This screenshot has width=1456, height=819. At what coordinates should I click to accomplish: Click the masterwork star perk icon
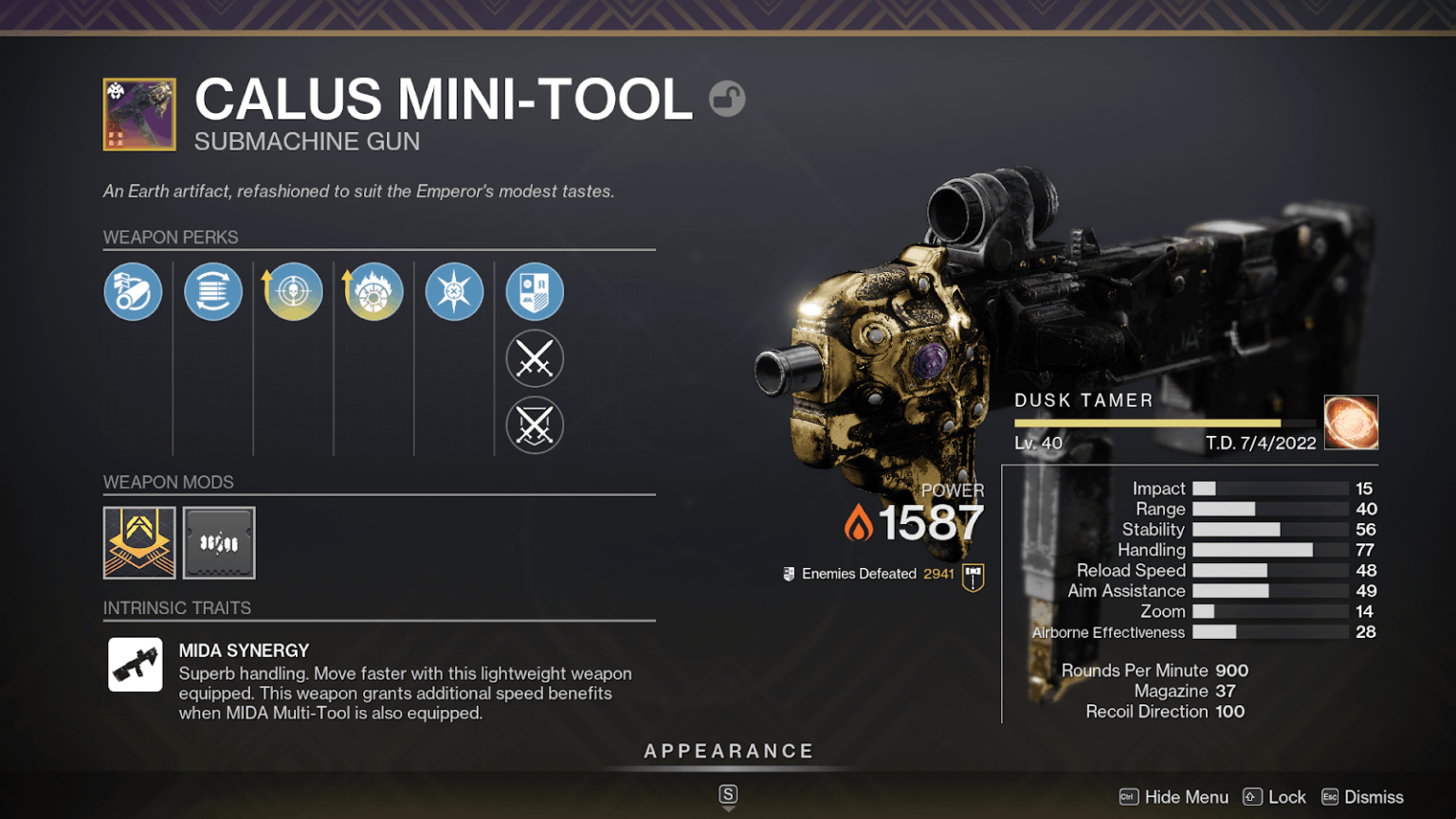[454, 291]
